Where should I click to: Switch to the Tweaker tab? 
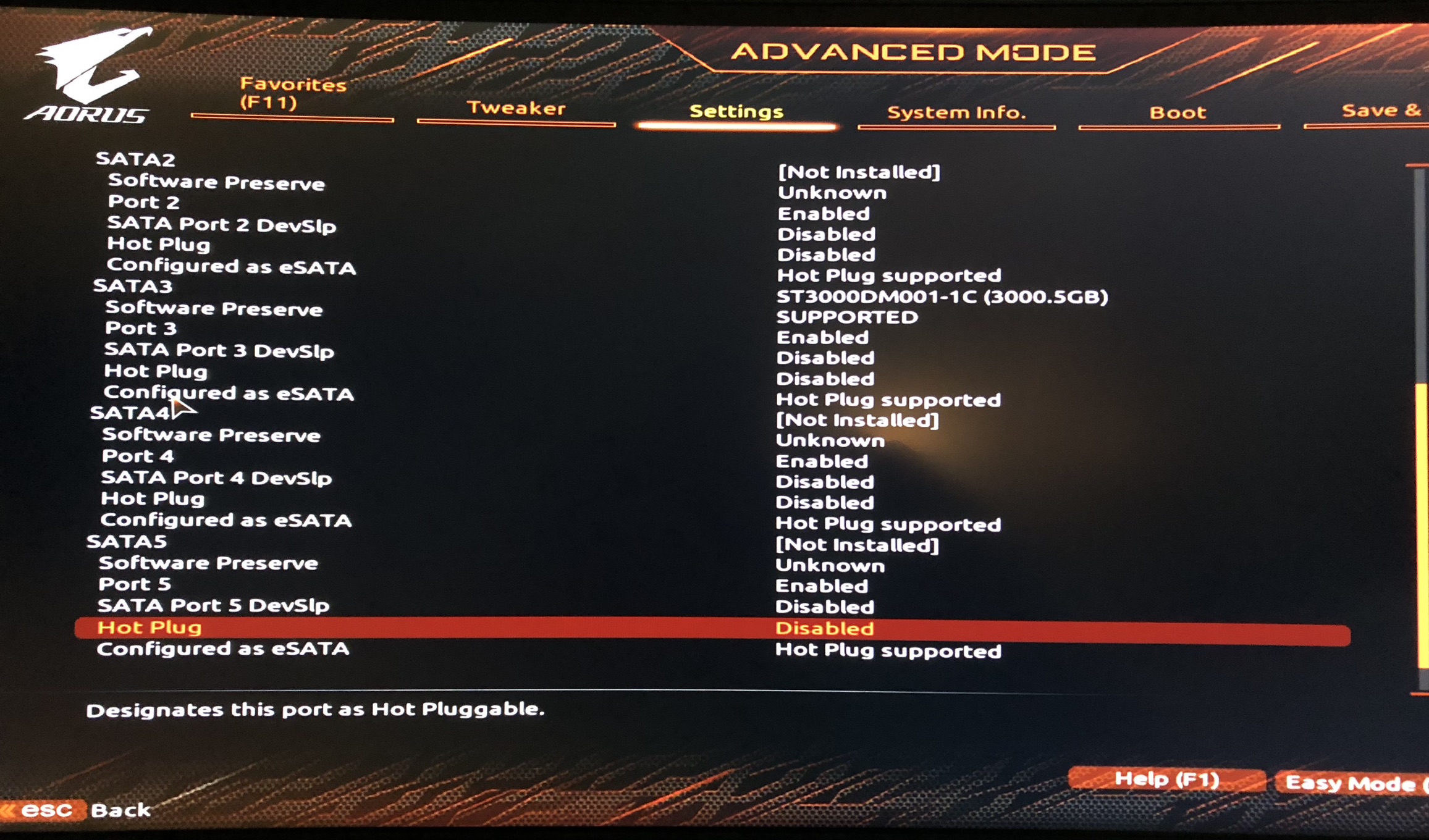click(516, 110)
